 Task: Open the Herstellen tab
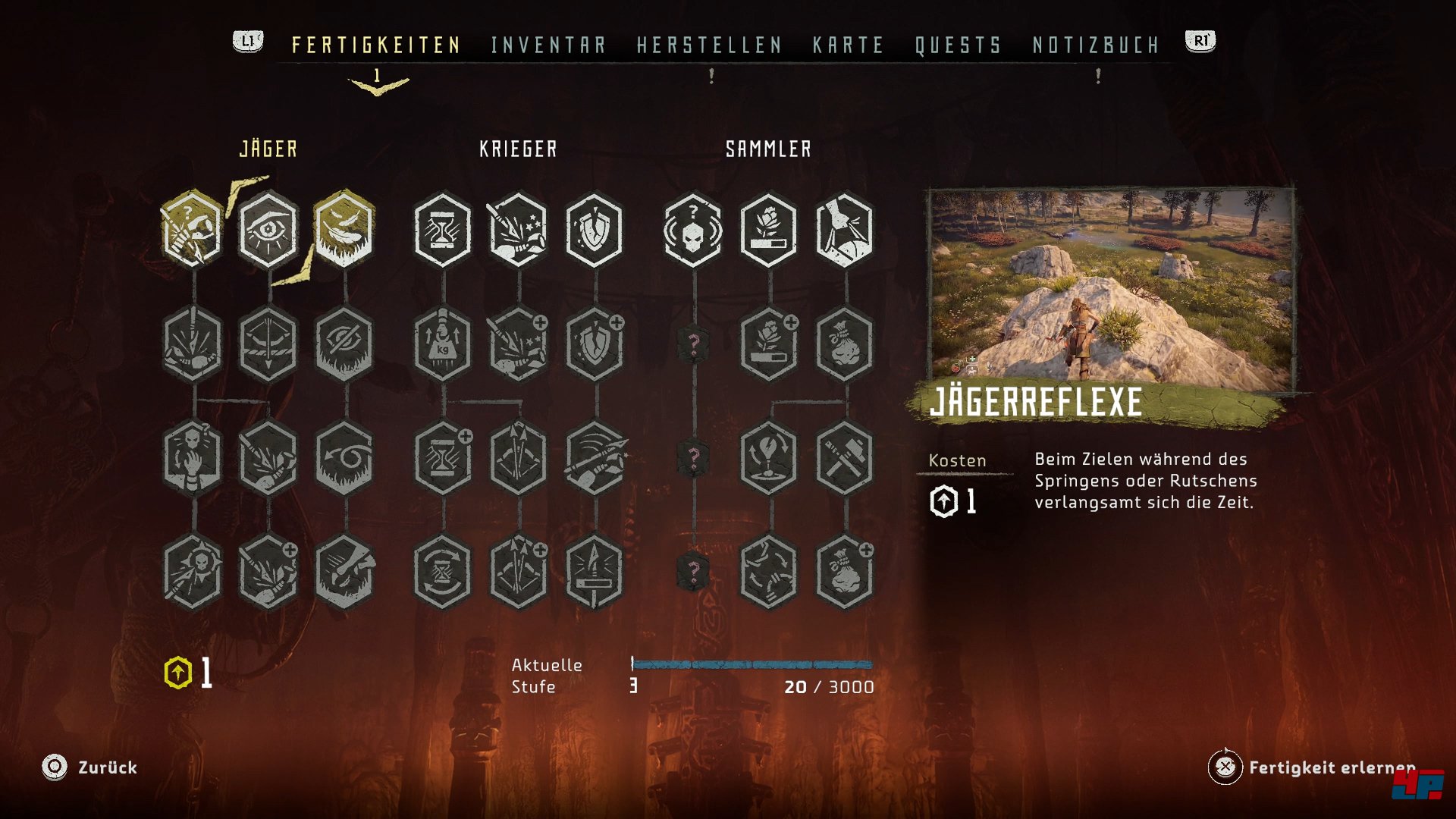pos(709,45)
